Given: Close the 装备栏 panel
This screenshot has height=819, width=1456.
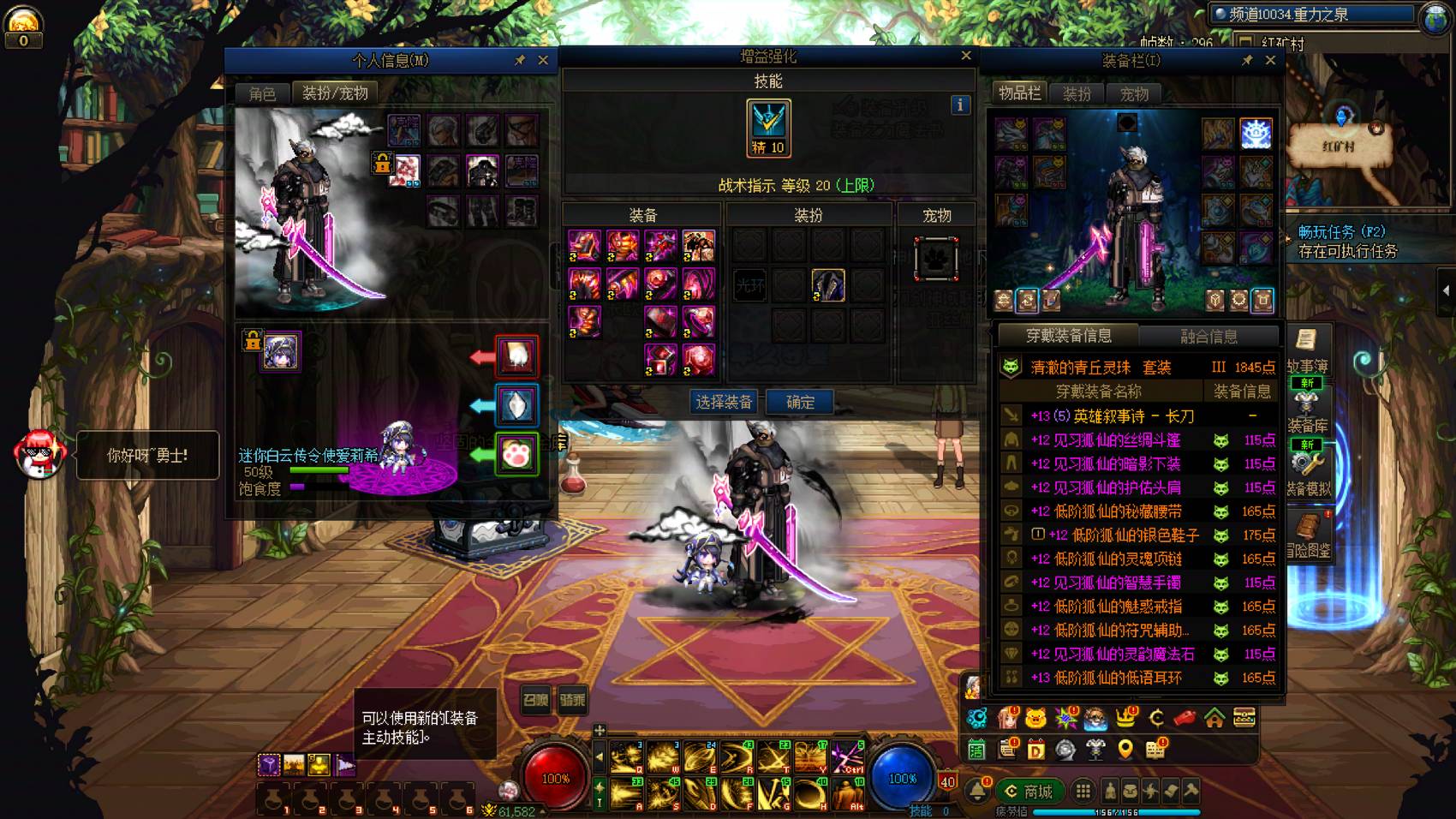Looking at the screenshot, I should click(1270, 60).
